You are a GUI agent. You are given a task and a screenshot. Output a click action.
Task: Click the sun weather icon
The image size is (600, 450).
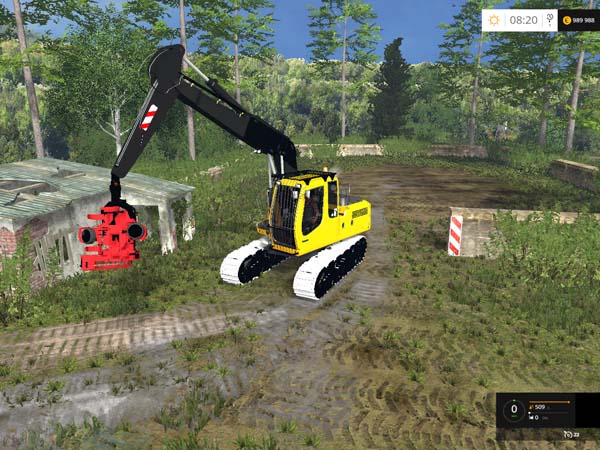click(493, 19)
